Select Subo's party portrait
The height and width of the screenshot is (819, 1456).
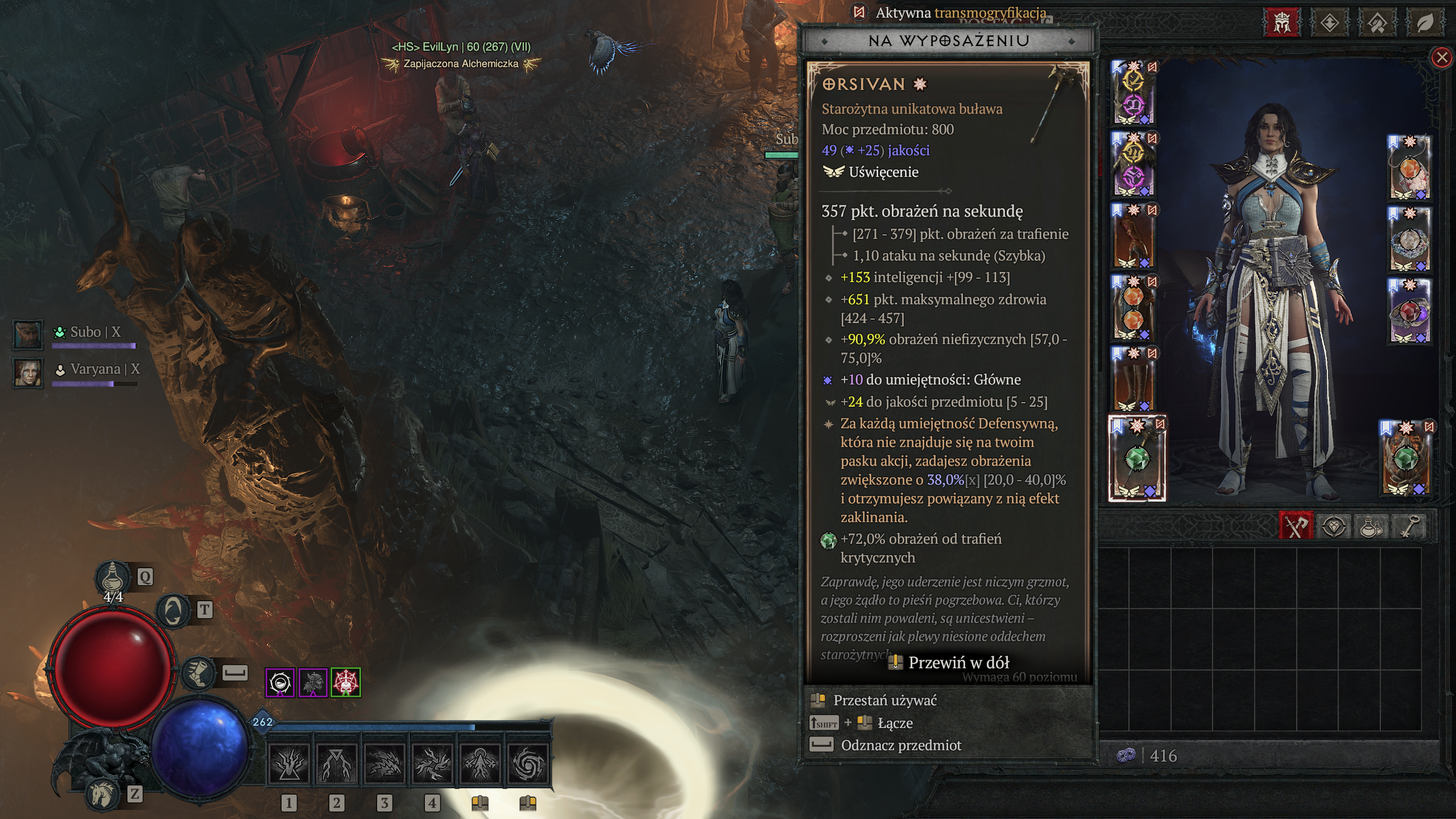27,334
